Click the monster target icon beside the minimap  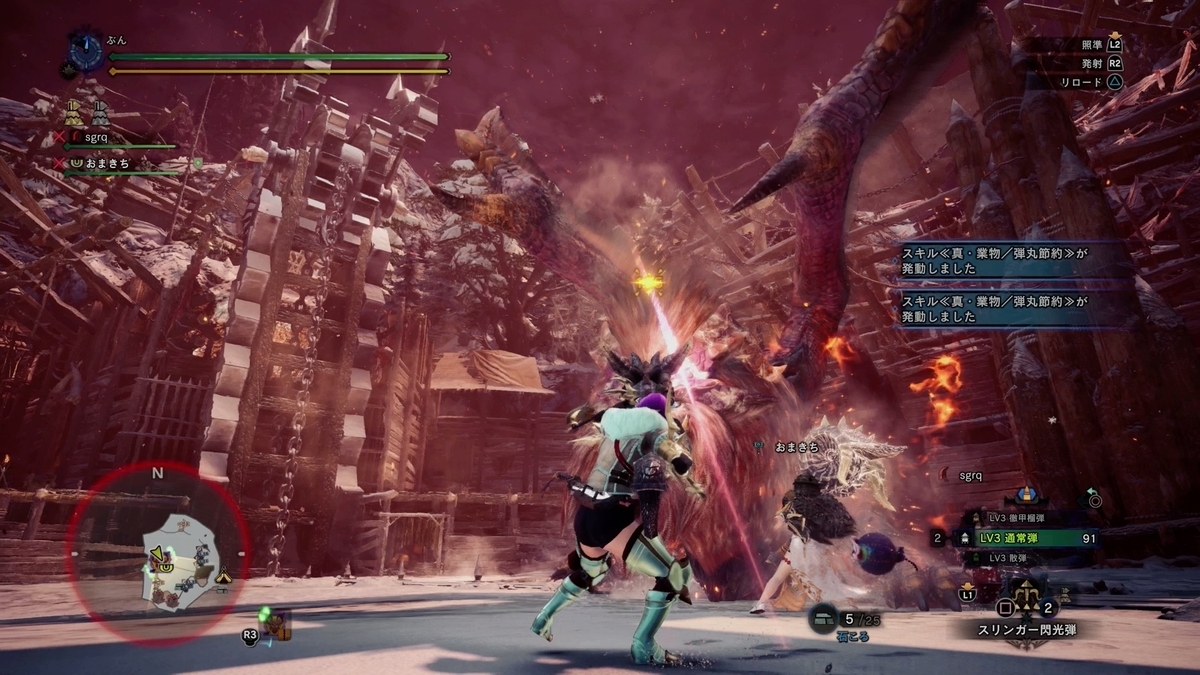(x=276, y=626)
